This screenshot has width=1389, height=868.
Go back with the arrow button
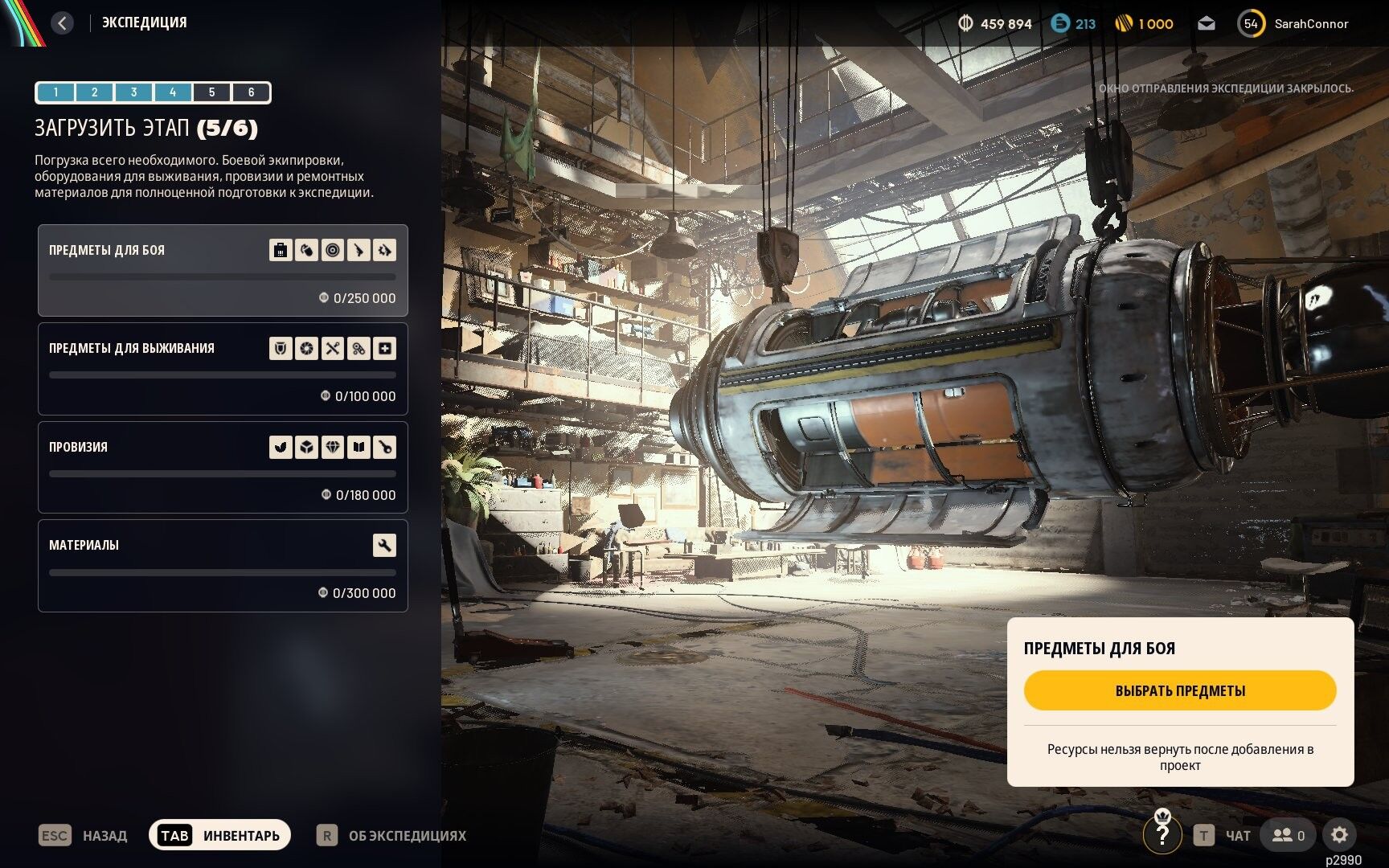pos(62,23)
